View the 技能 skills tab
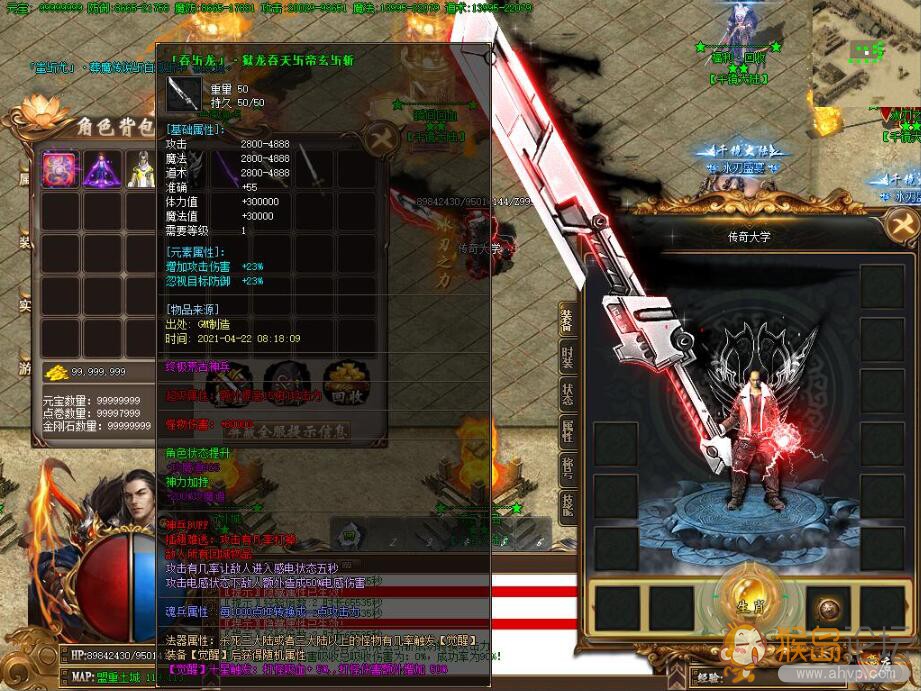 pos(567,503)
